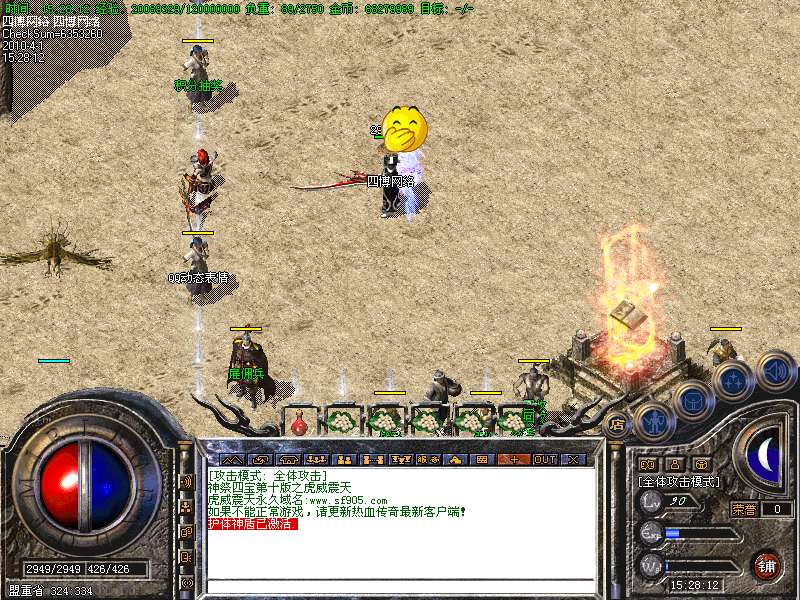Select the 全体攻击模式 attack mode label
The height and width of the screenshot is (600, 800).
coord(681,481)
